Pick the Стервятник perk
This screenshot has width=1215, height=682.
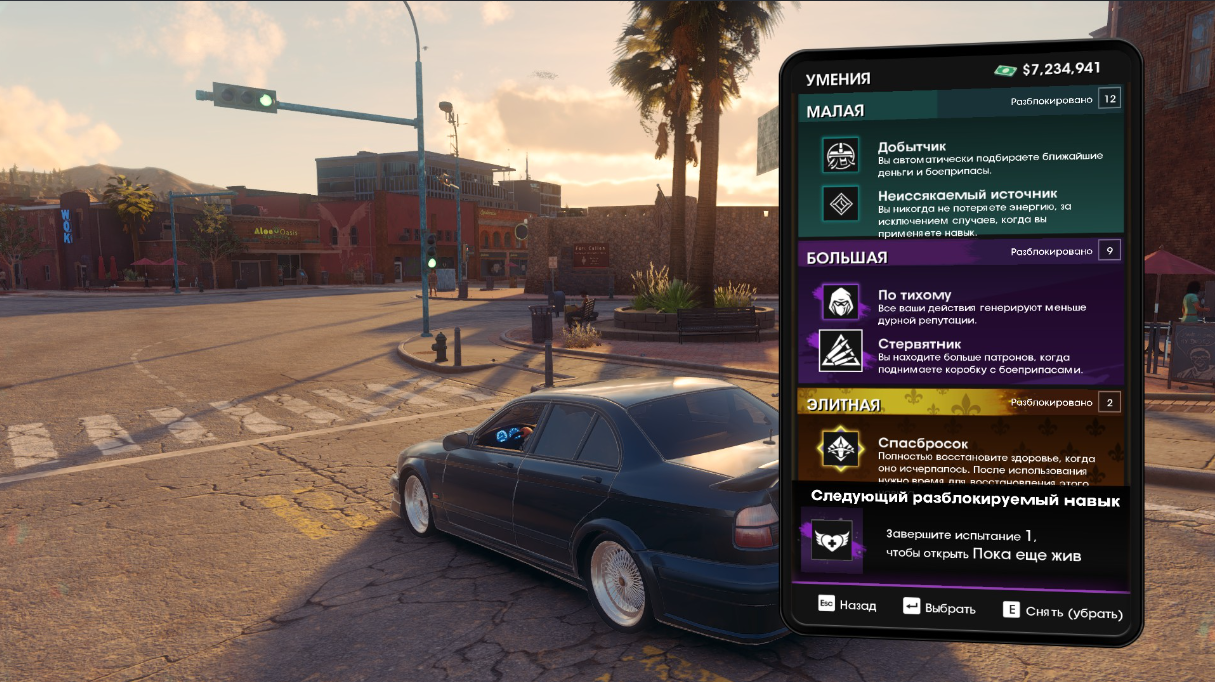(960, 353)
